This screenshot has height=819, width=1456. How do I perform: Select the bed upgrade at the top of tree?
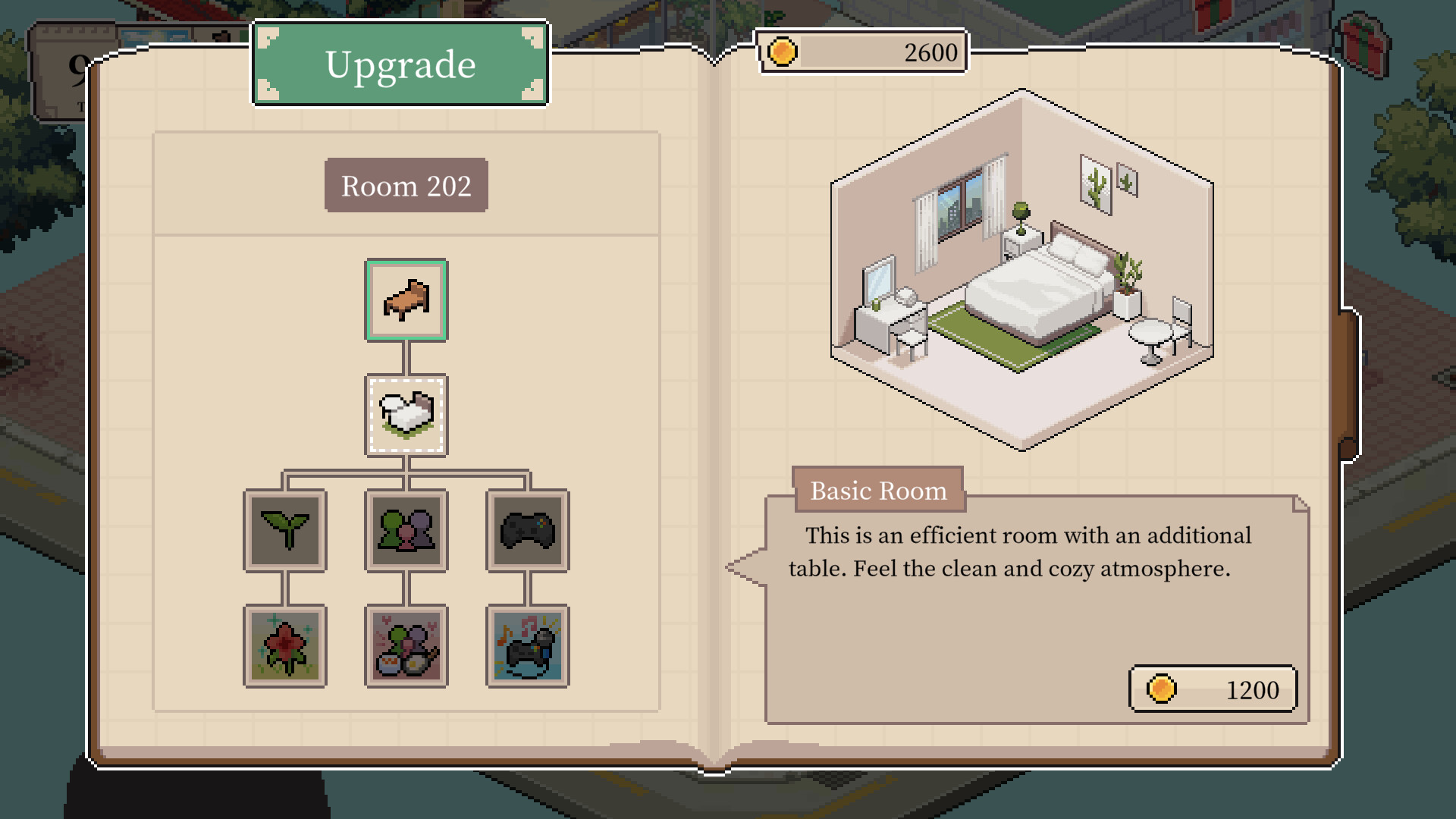406,300
